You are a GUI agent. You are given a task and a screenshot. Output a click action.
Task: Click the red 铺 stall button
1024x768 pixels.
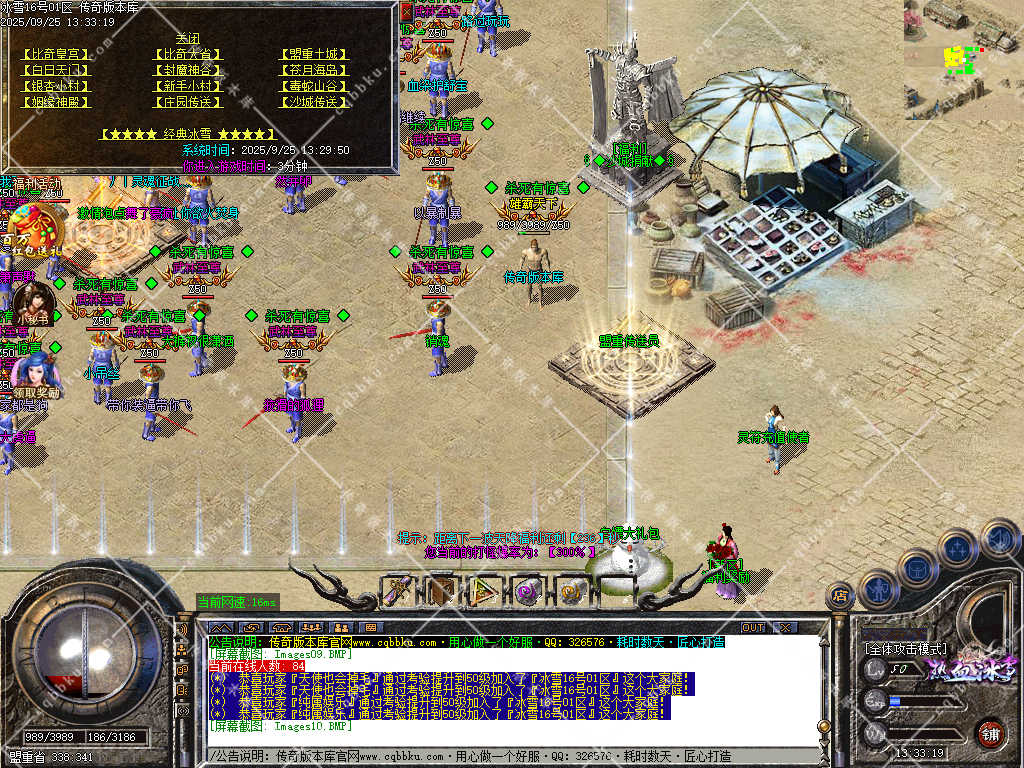[990, 731]
